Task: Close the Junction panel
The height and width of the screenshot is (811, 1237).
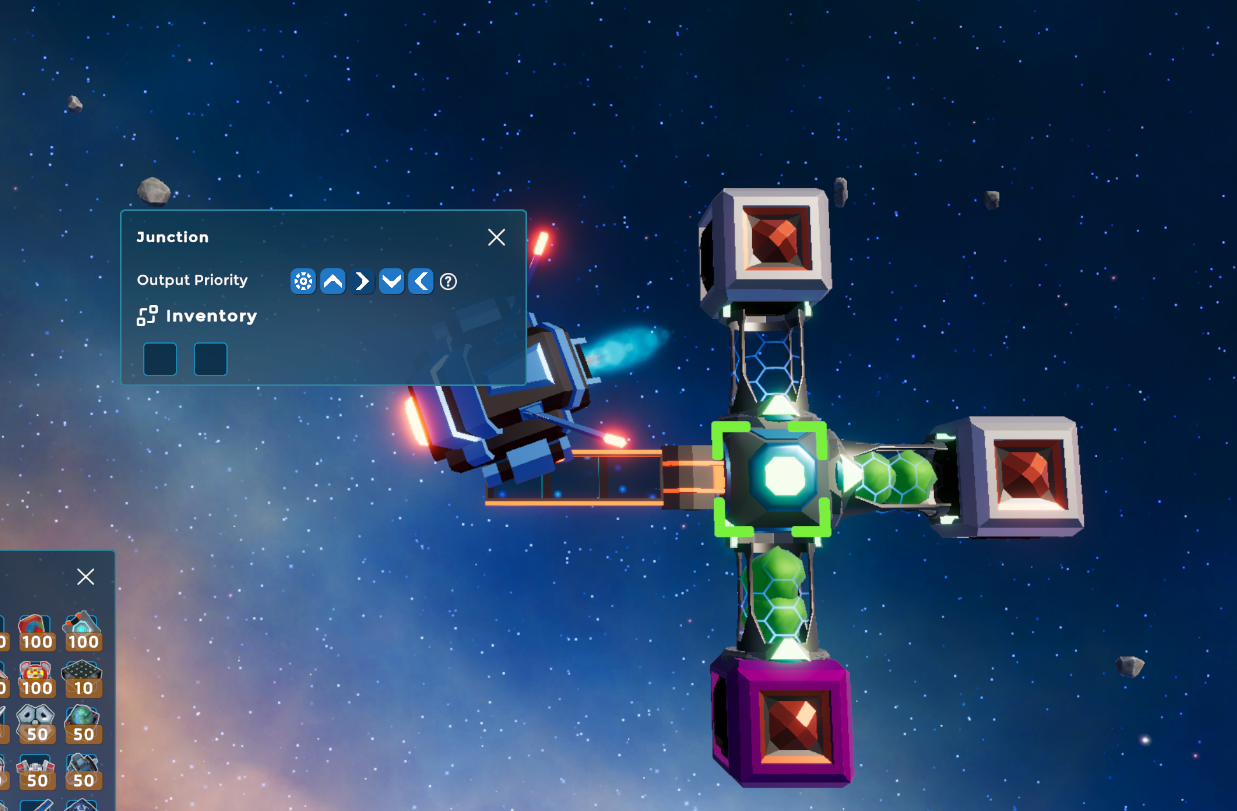Action: [x=496, y=237]
